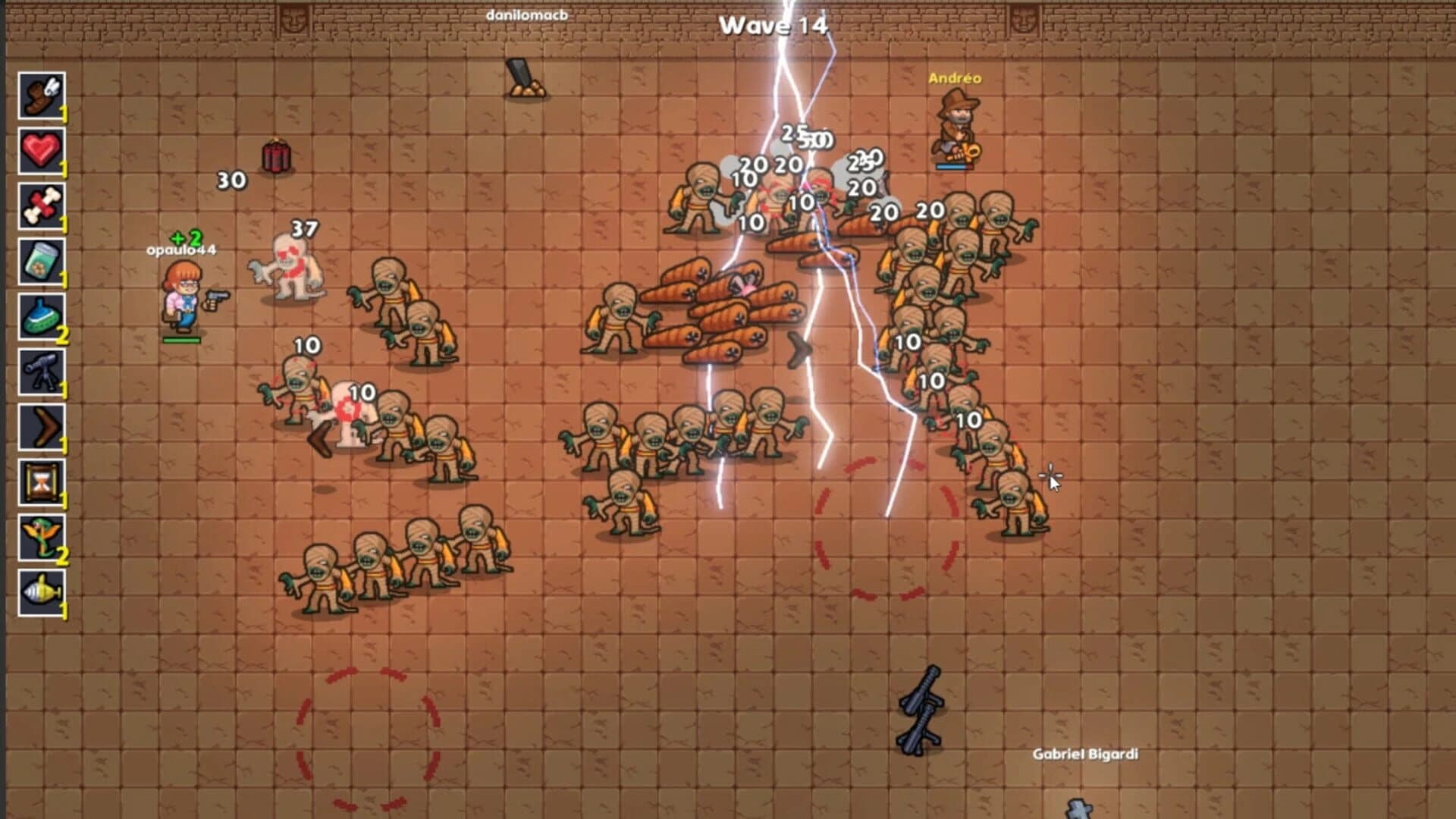This screenshot has height=819, width=1456.
Task: Click the Wave 14 banner text
Action: (773, 24)
